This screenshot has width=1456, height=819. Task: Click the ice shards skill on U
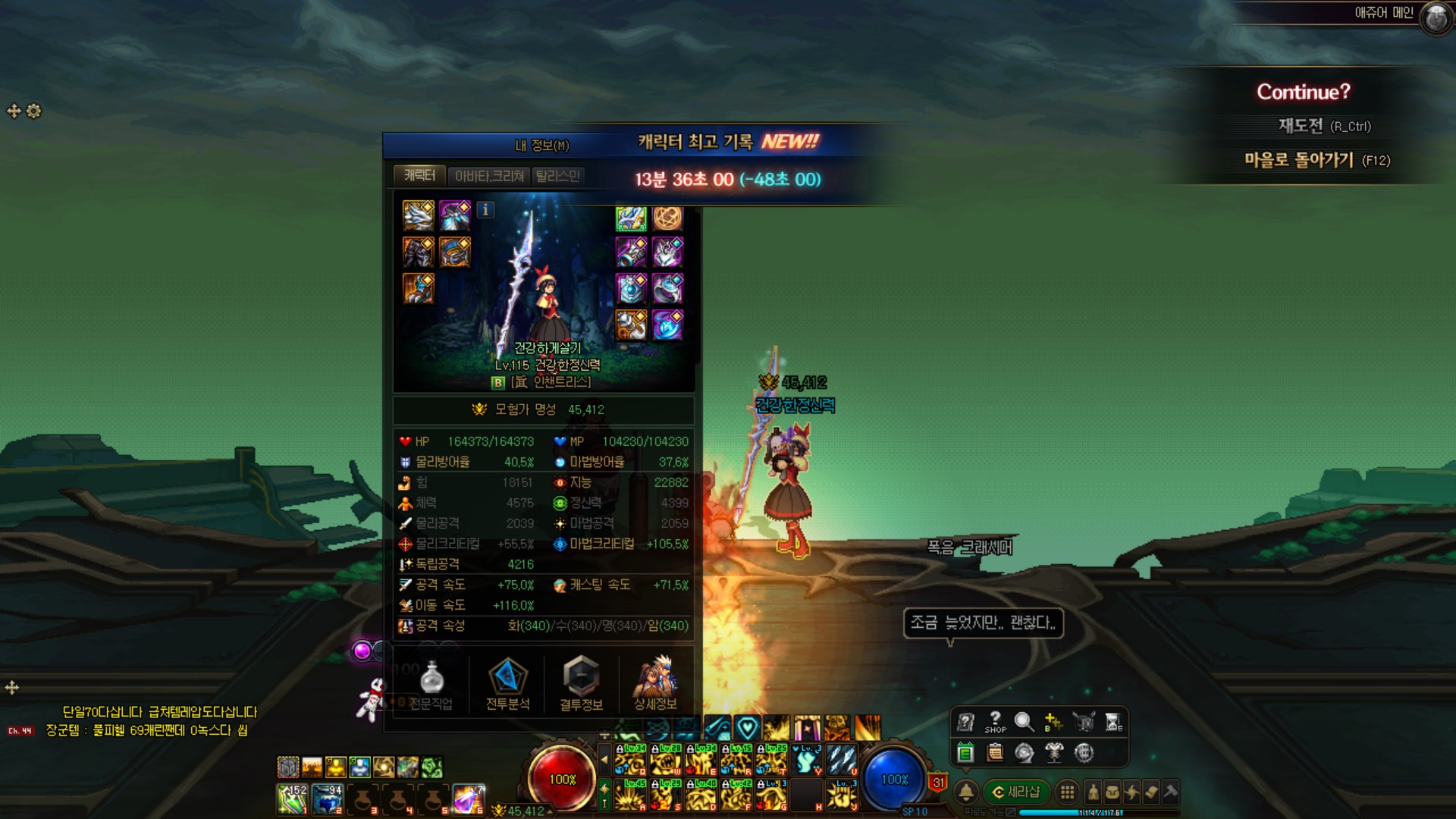[x=842, y=759]
